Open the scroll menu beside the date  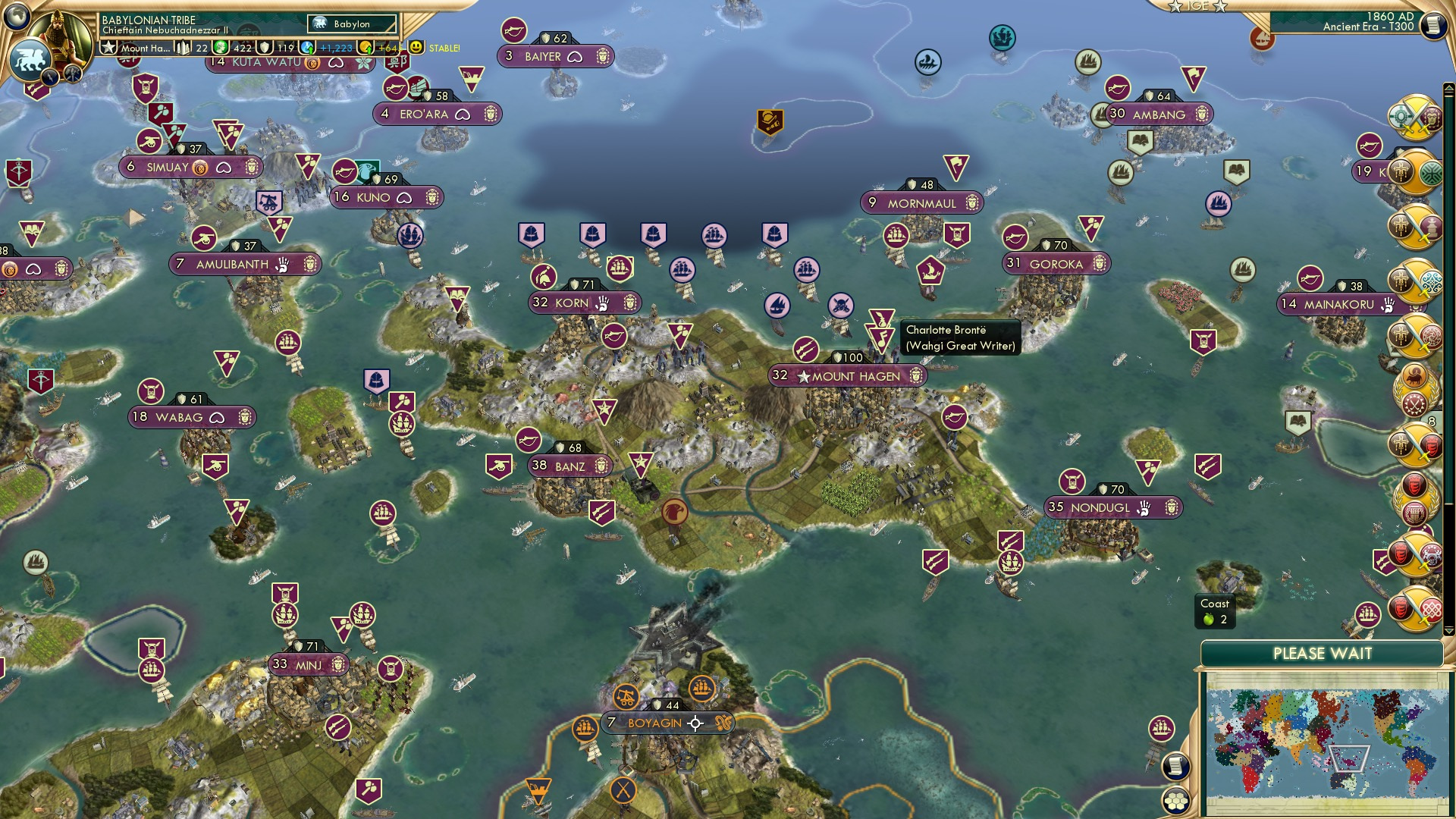click(1432, 26)
